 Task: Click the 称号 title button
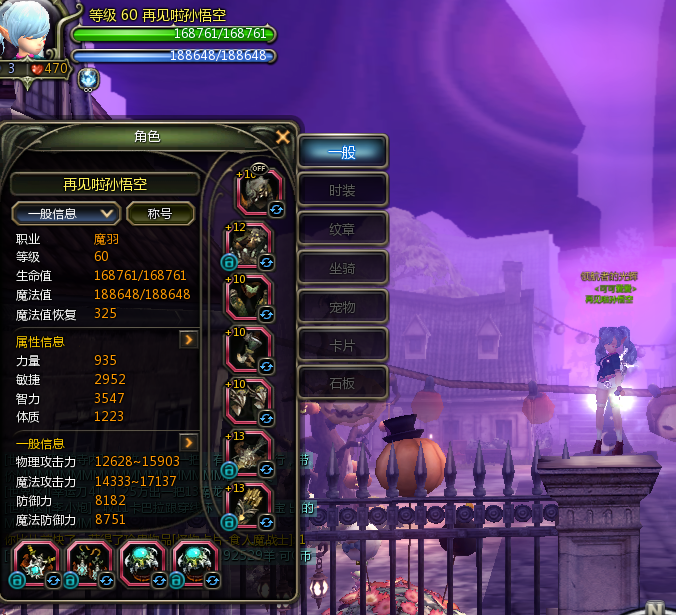160,213
